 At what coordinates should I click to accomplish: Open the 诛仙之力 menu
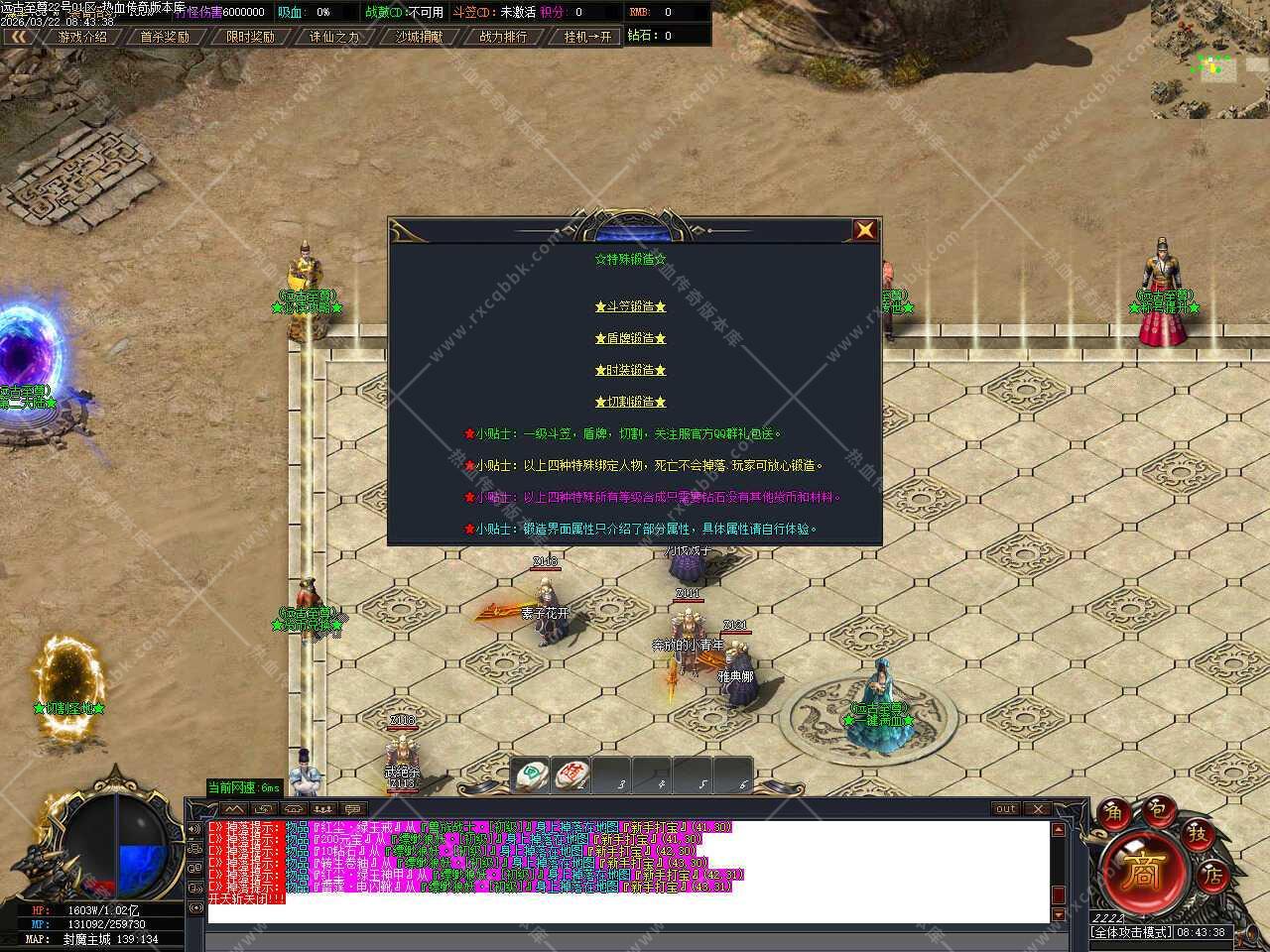pos(334,37)
